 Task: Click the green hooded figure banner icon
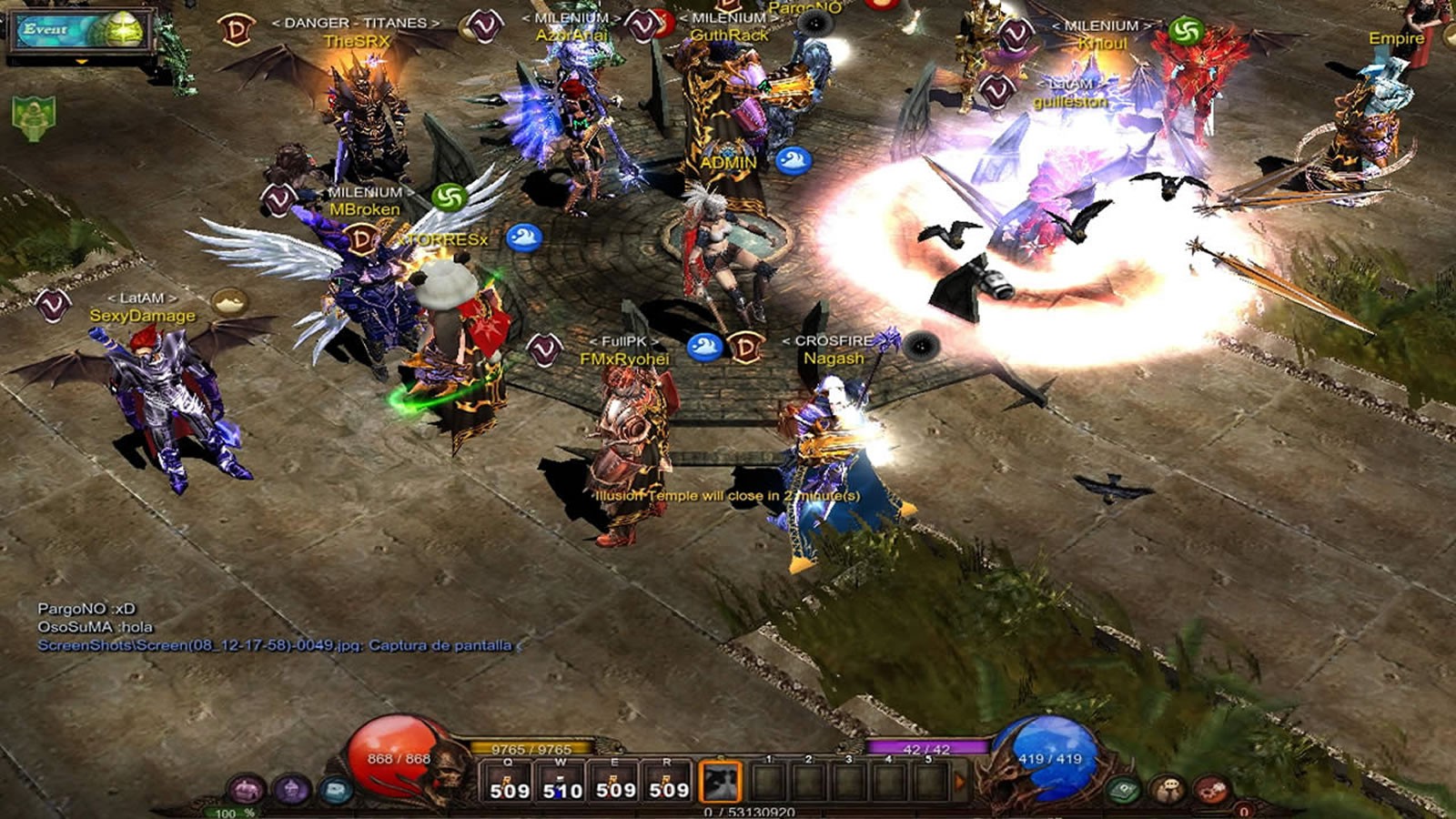(x=34, y=118)
